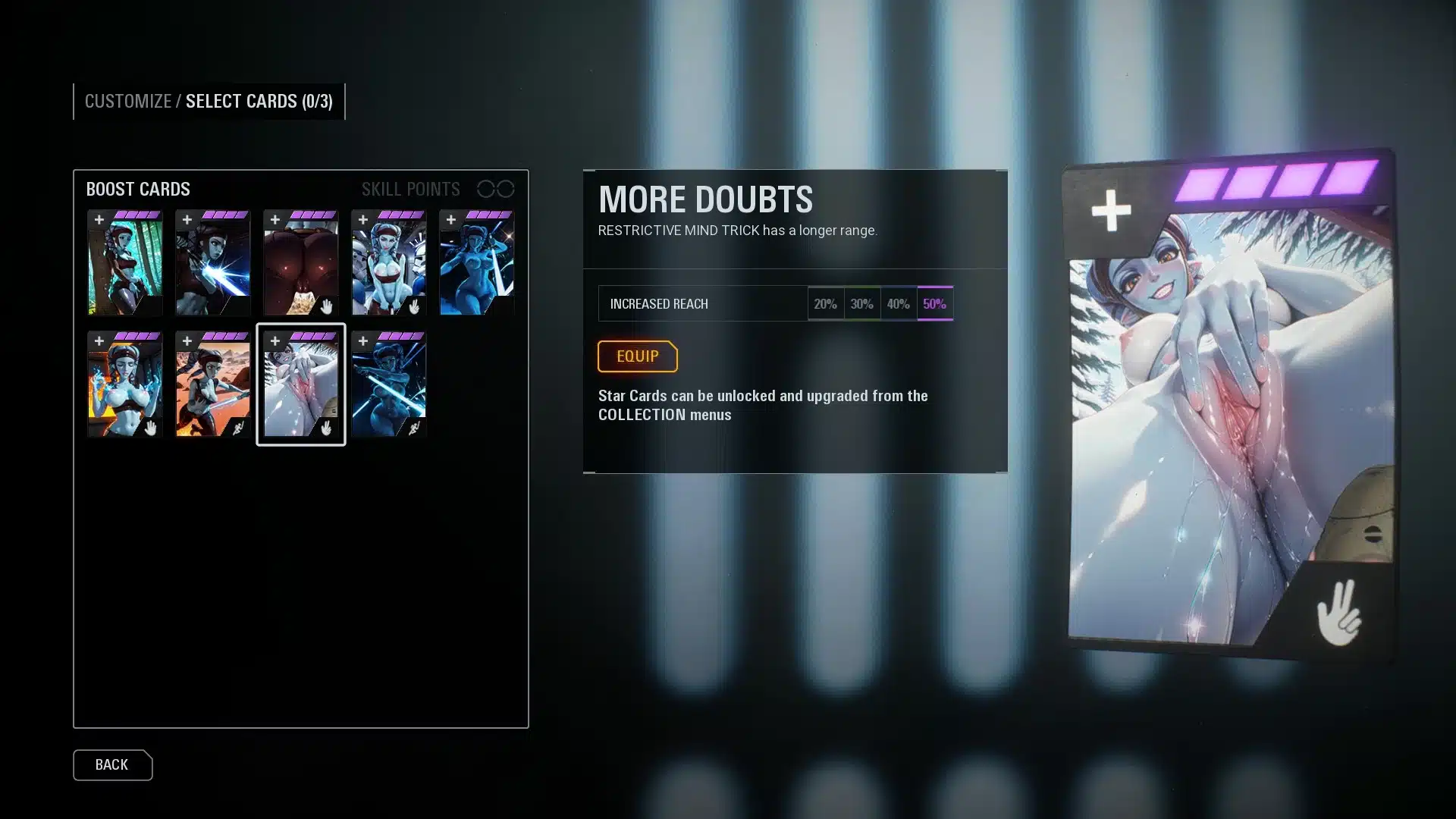Select the 20% increased reach tier
This screenshot has width=1456, height=819.
[x=825, y=303]
